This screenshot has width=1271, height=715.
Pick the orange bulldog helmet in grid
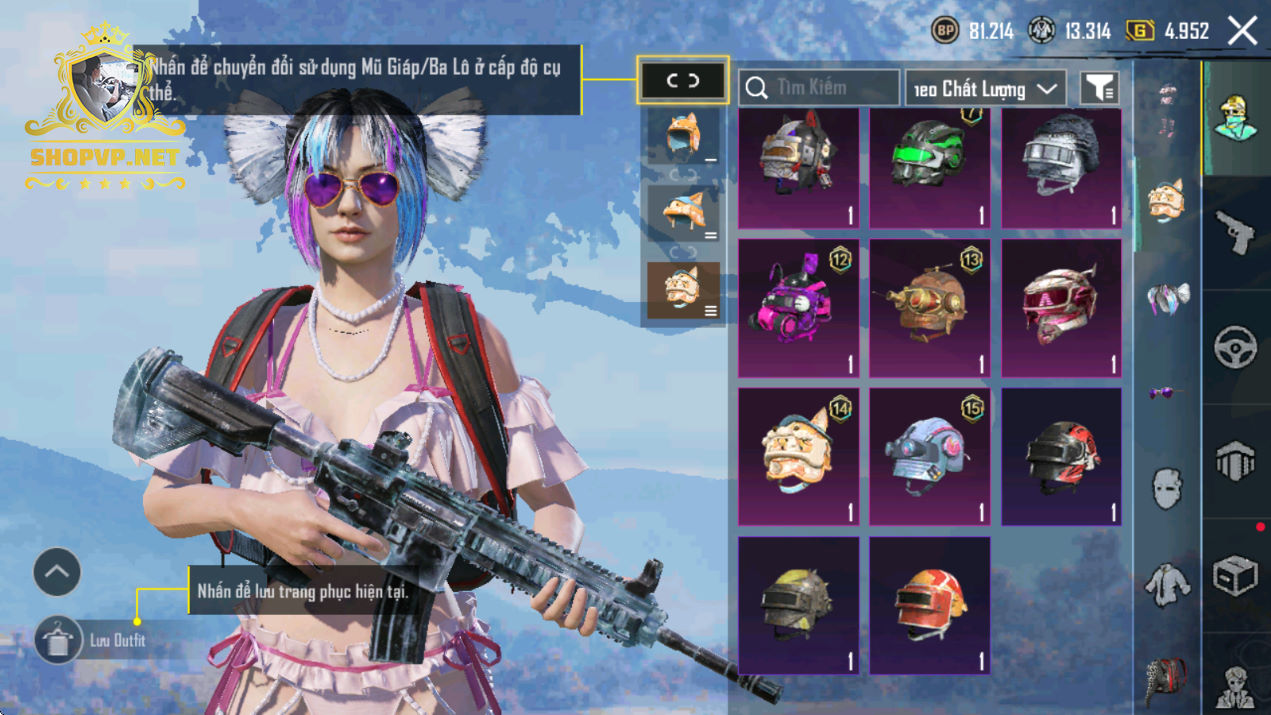(x=798, y=456)
